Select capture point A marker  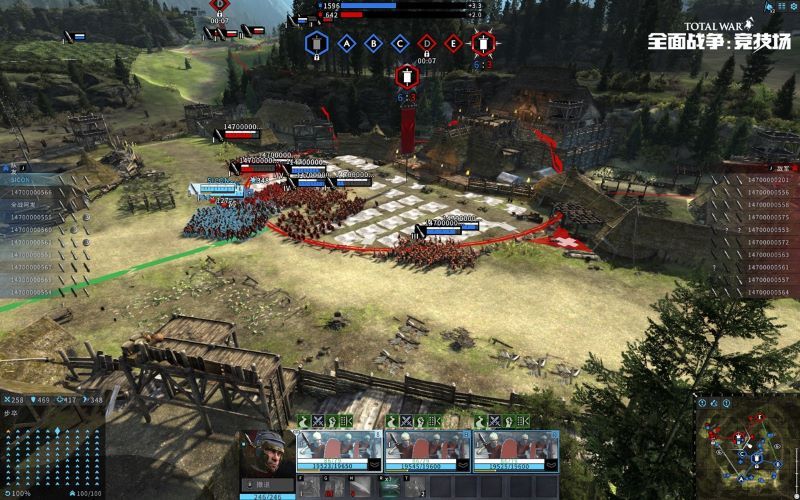(347, 43)
